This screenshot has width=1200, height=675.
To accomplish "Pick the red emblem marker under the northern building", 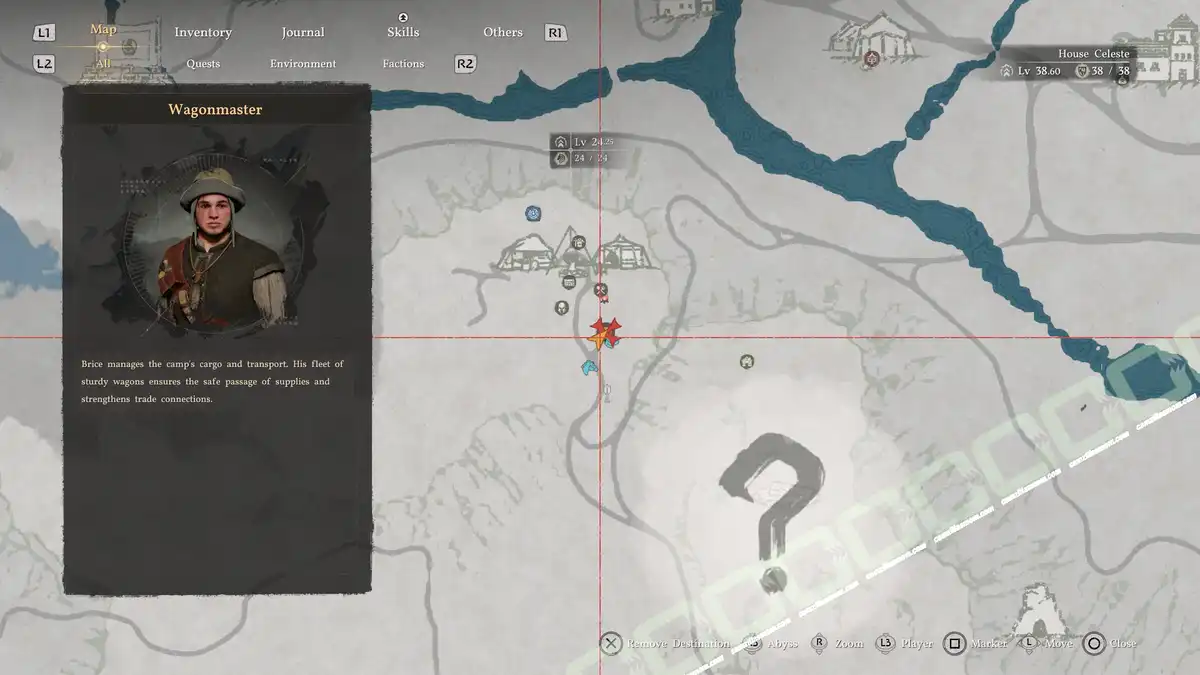I will coord(871,59).
